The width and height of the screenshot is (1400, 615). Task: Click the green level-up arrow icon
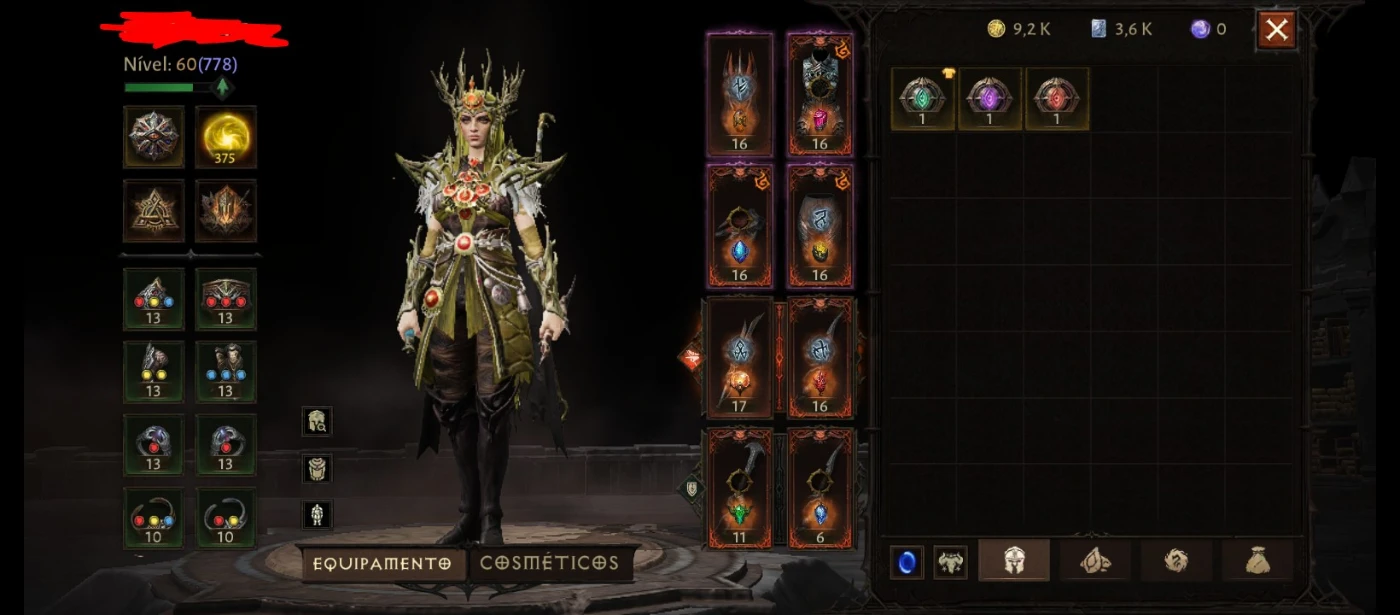pos(222,88)
